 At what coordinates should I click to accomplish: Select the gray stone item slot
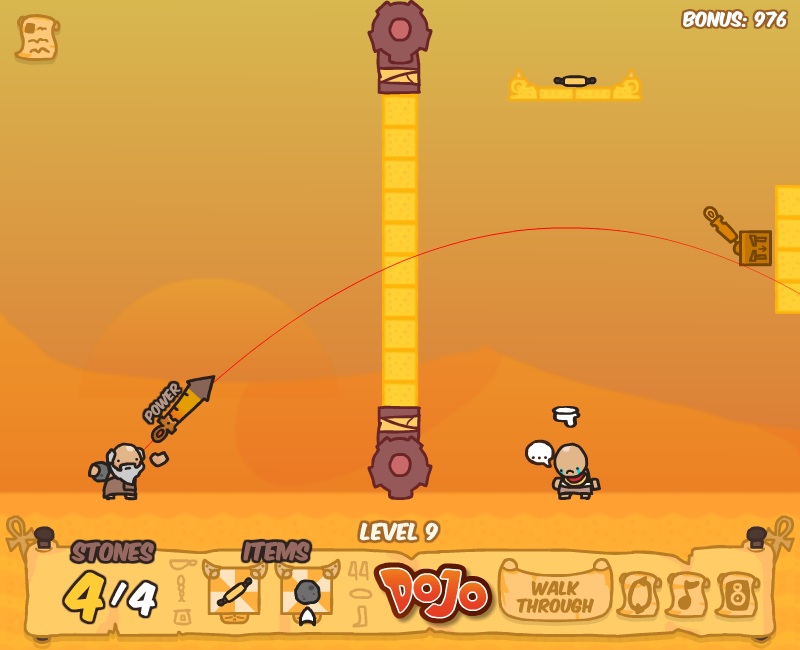(307, 593)
